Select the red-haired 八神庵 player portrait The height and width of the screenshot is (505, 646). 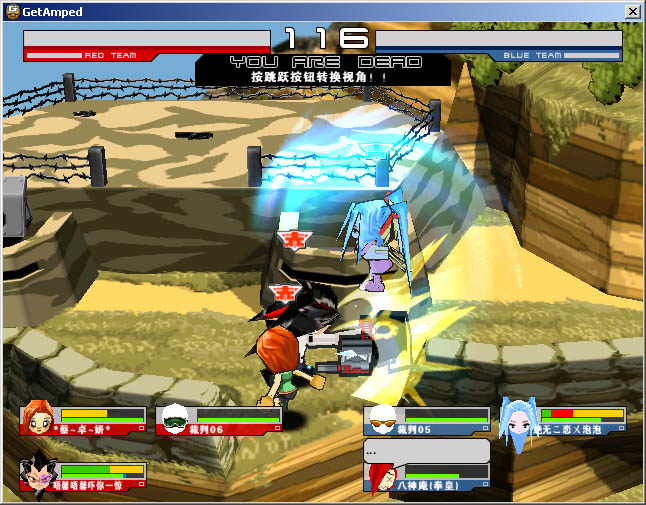pos(382,476)
